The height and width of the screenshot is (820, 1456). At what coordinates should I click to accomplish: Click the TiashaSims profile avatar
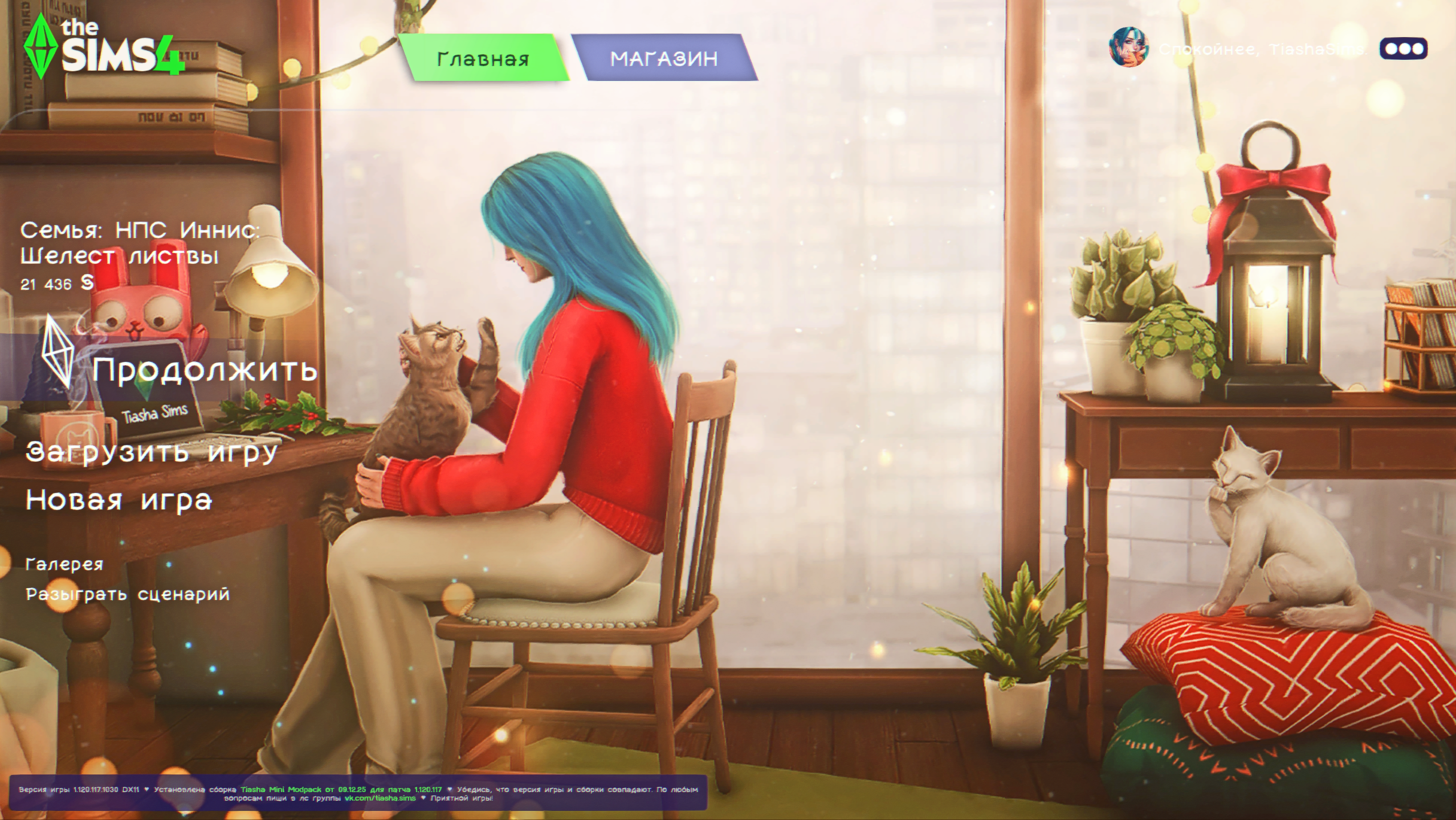coord(1128,47)
